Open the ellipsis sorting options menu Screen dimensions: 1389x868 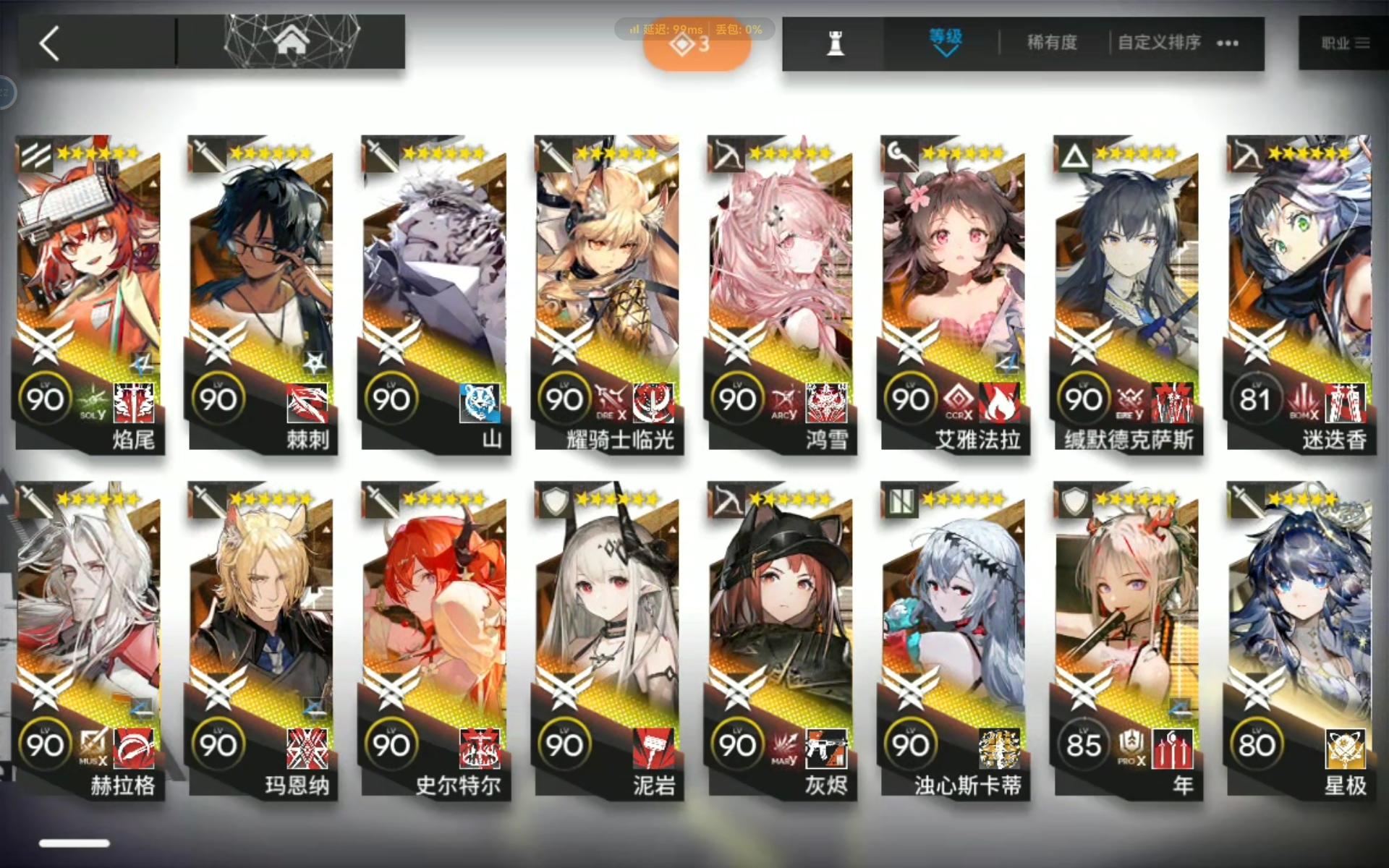(x=1227, y=43)
